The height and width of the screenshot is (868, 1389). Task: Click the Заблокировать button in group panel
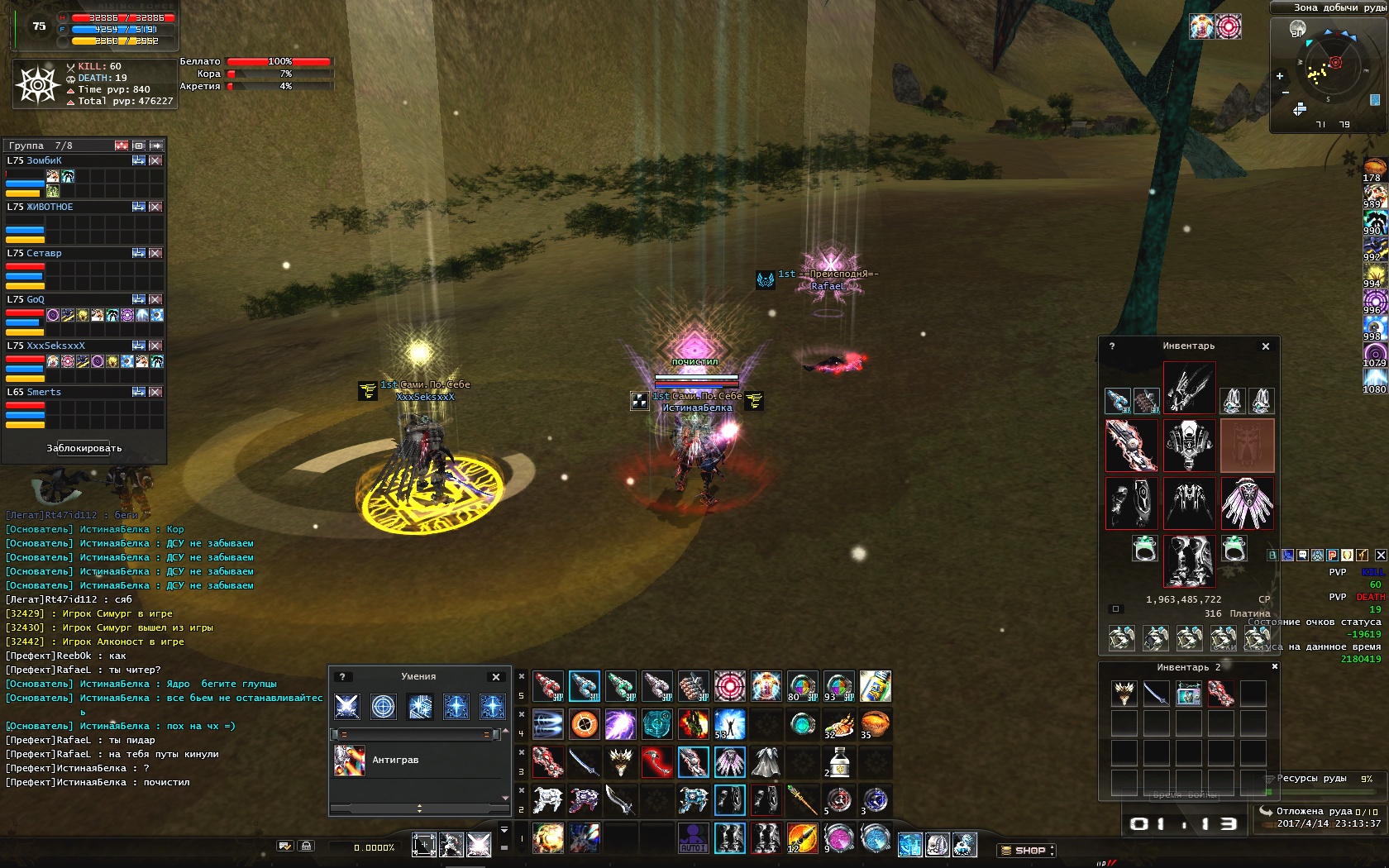tap(84, 448)
